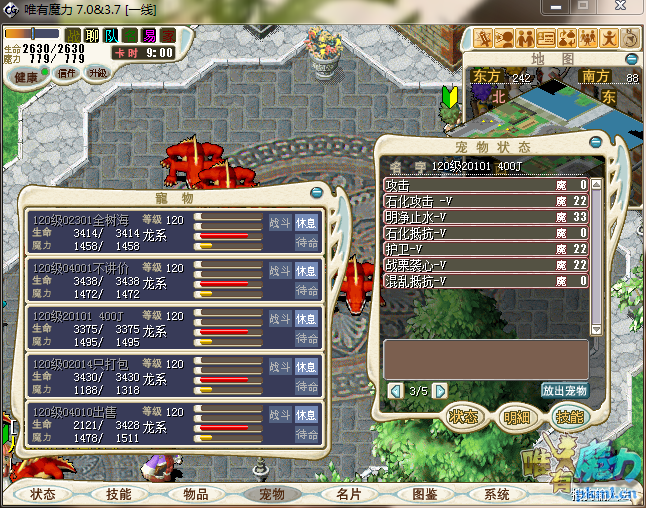Viewport: 646px width, 508px height.
Task: Open the 图鉴 (Album) bottom menu
Action: (424, 494)
